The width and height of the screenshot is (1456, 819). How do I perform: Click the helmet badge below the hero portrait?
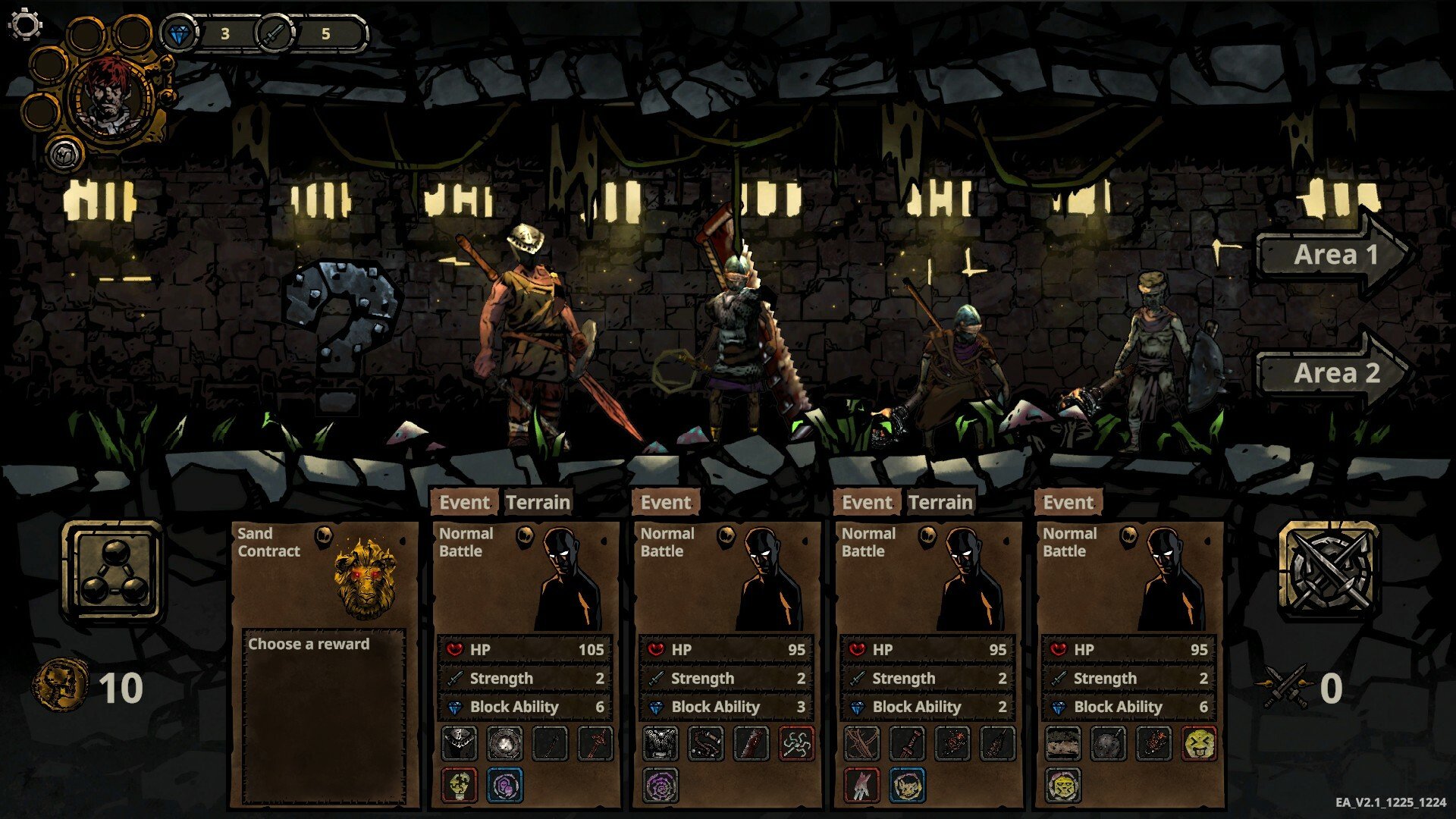tap(64, 153)
